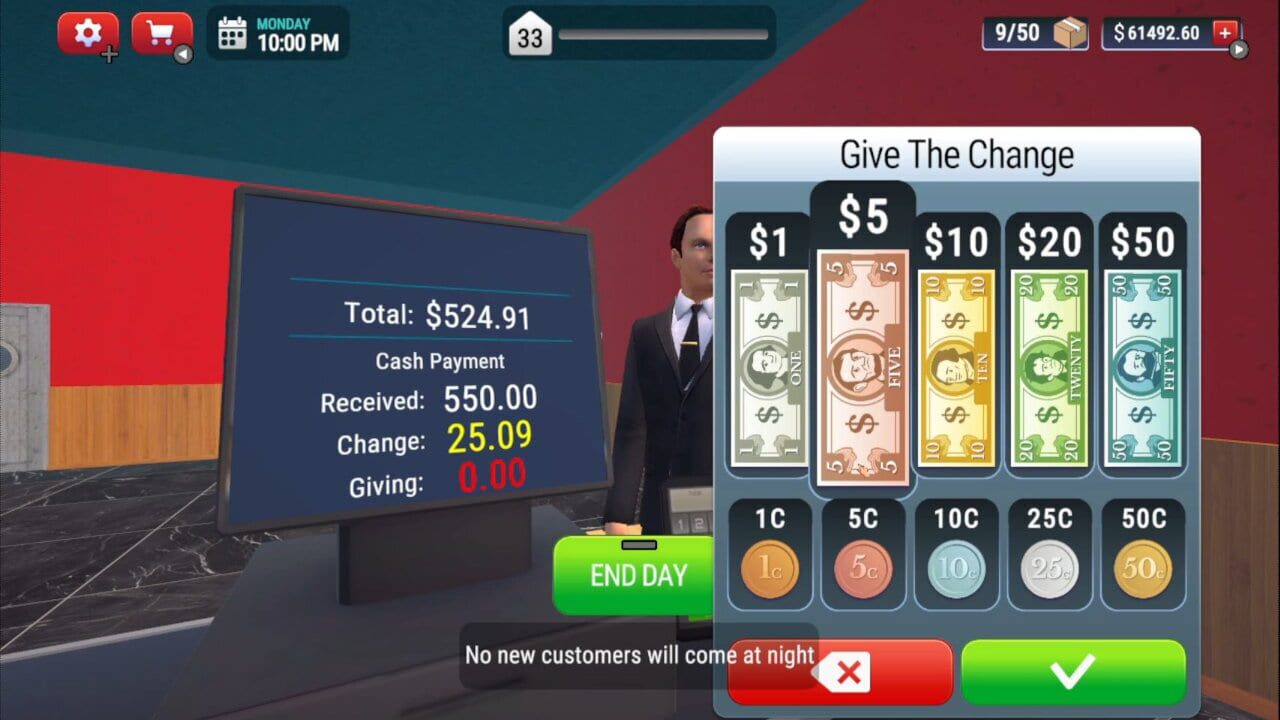Open the shopping cart

pyautogui.click(x=160, y=32)
